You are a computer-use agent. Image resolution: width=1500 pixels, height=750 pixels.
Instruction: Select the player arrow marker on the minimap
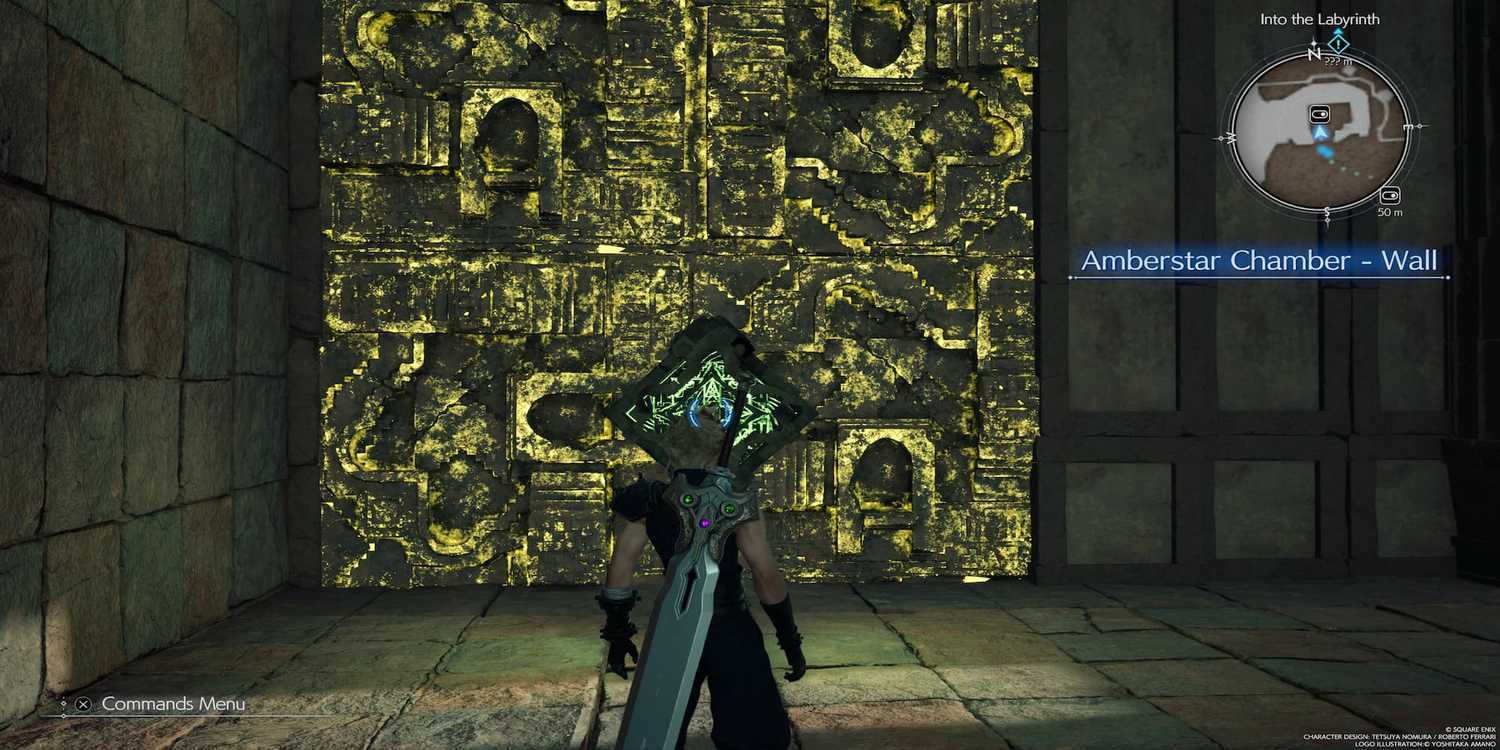click(x=1320, y=132)
